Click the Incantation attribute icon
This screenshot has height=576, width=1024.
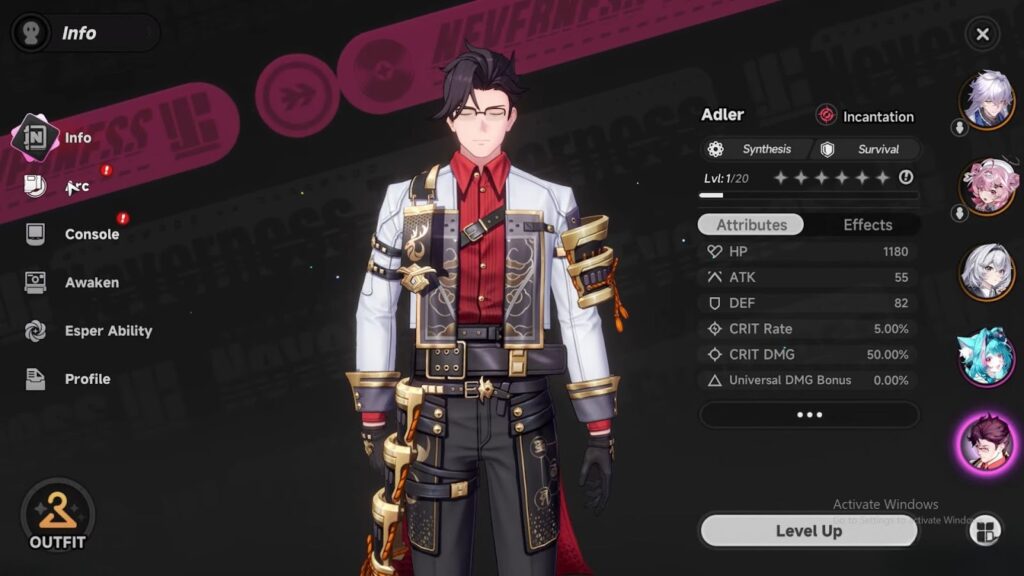click(x=826, y=116)
